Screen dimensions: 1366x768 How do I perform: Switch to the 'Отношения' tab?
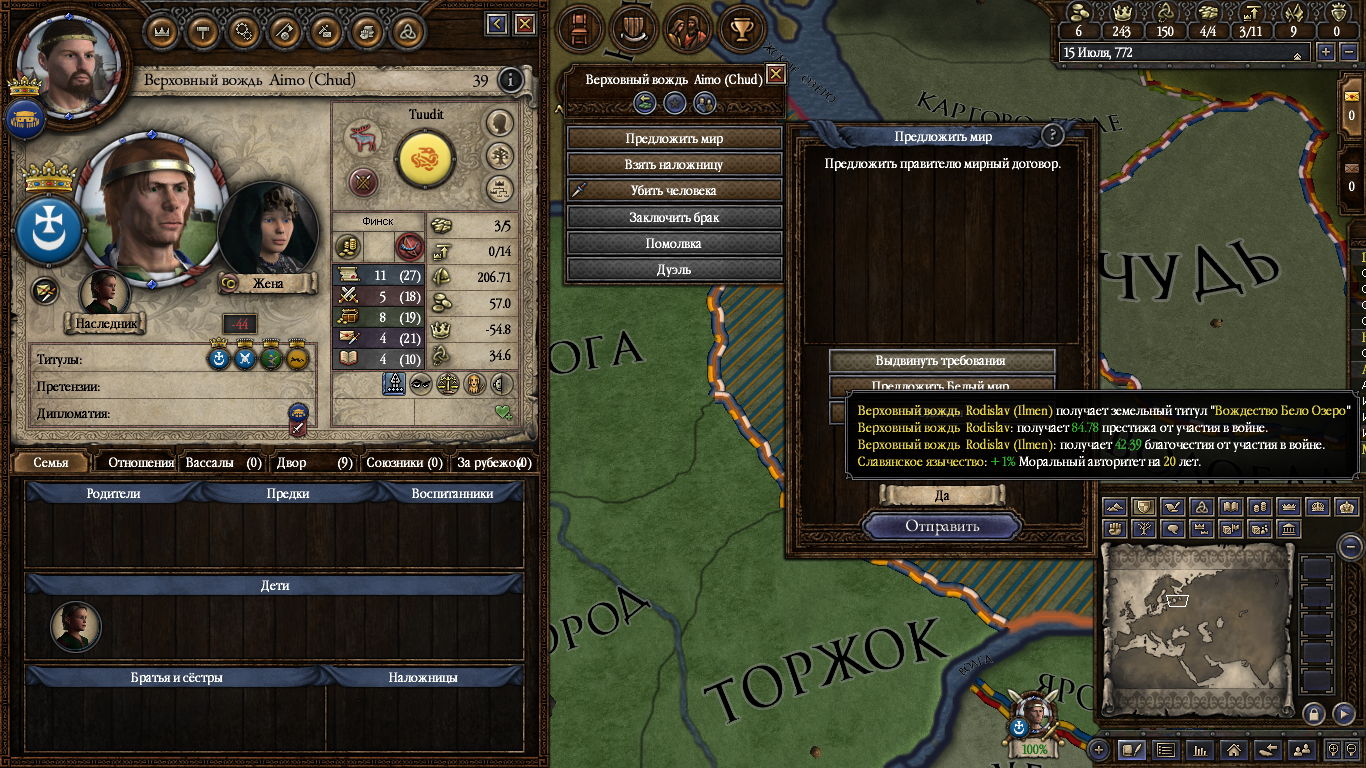point(140,463)
